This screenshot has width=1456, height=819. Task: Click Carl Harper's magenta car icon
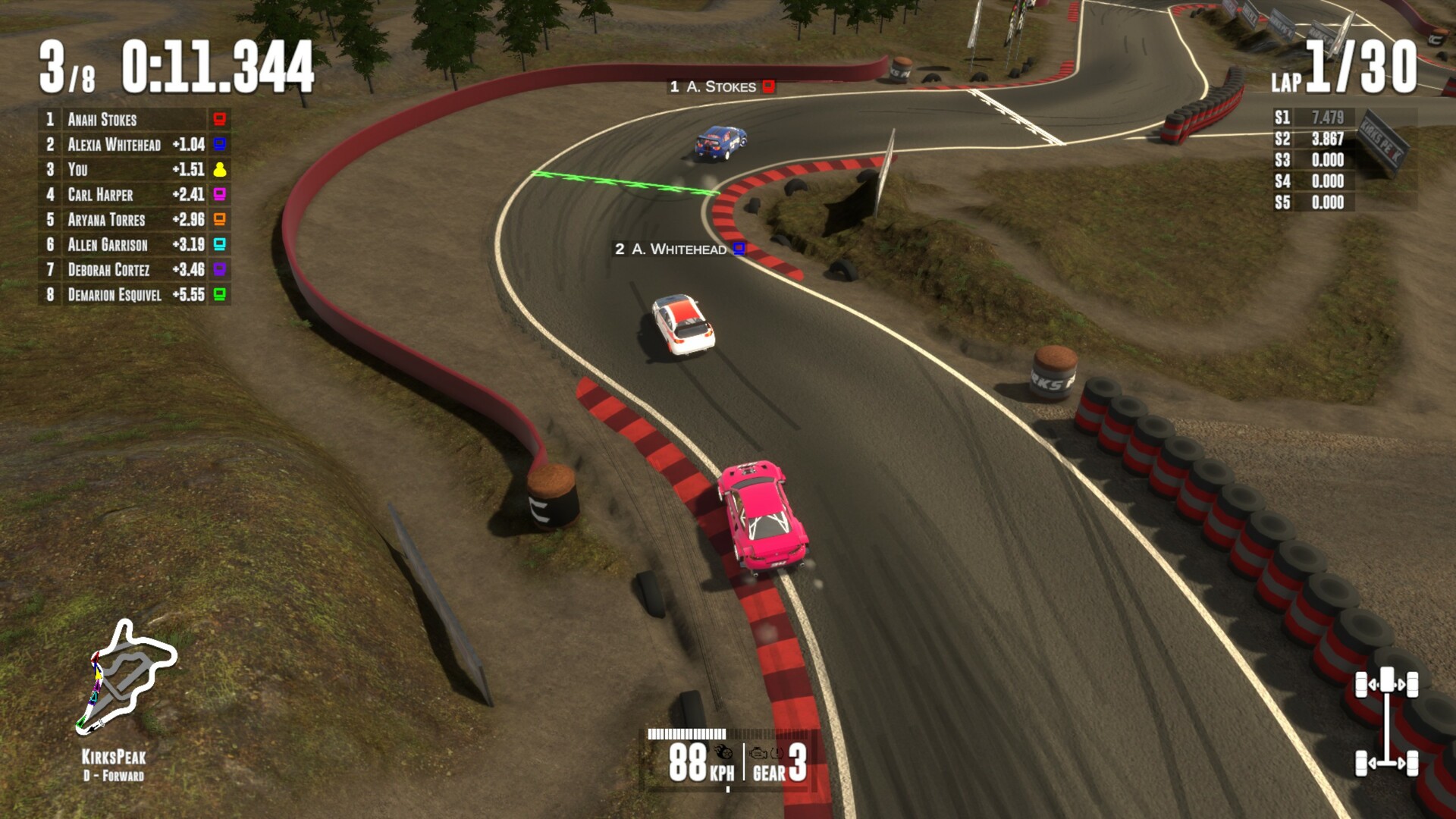coord(218,196)
